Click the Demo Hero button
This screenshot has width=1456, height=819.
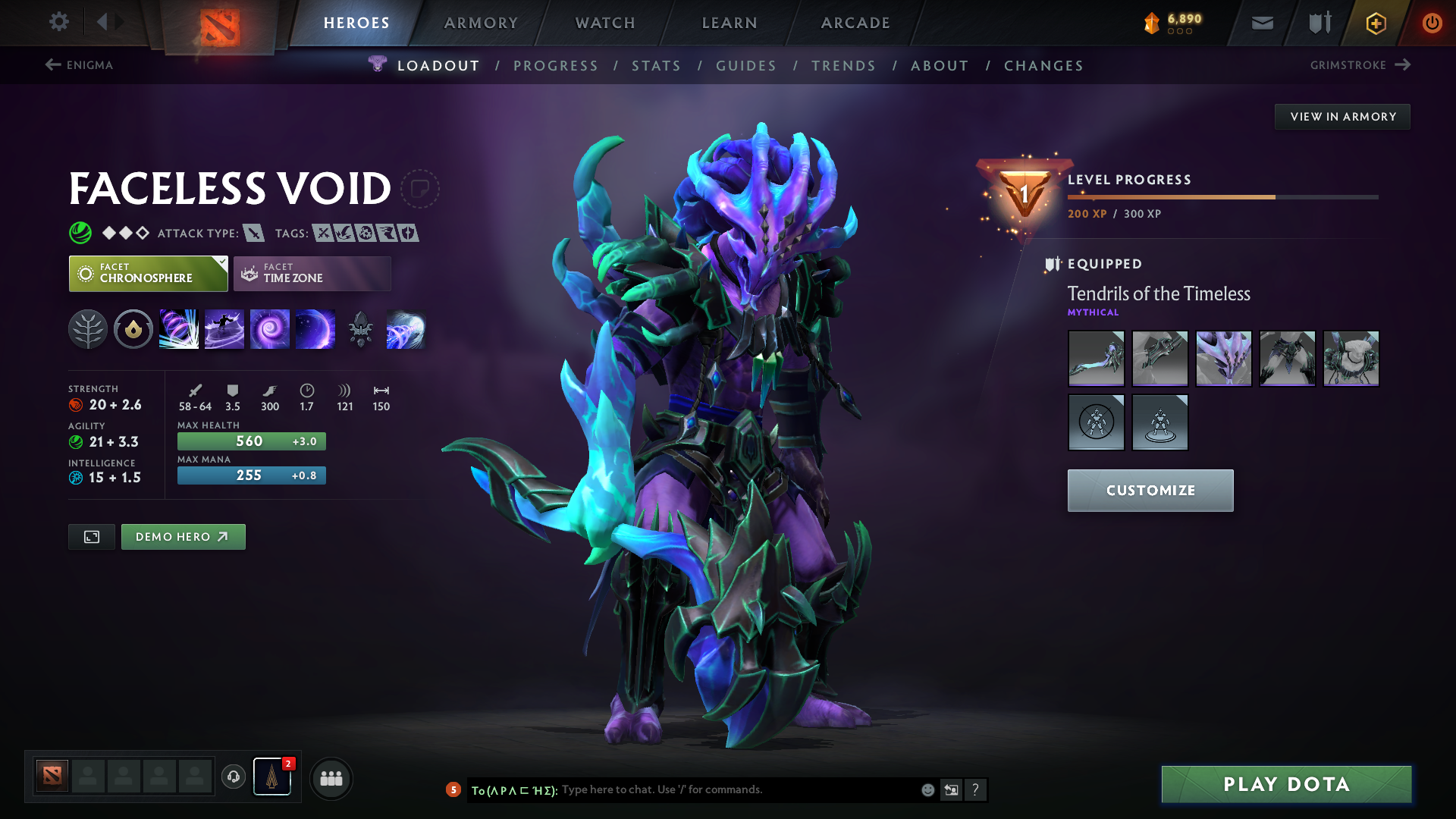click(x=183, y=536)
